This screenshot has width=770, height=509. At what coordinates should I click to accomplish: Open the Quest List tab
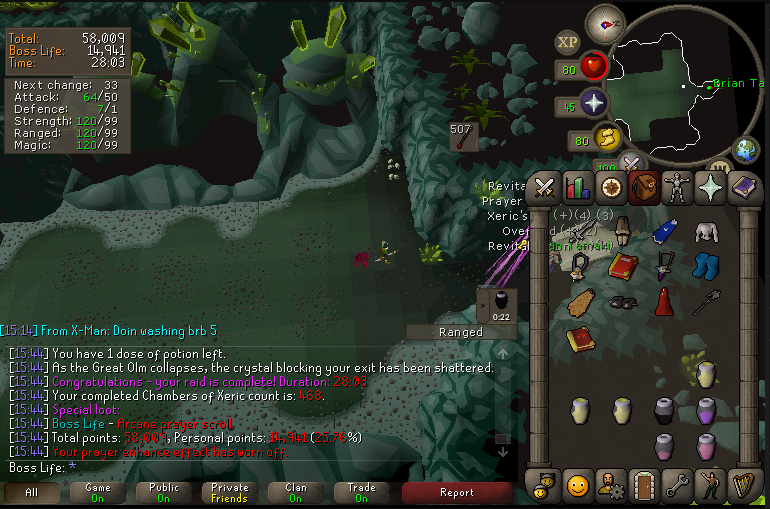[610, 187]
